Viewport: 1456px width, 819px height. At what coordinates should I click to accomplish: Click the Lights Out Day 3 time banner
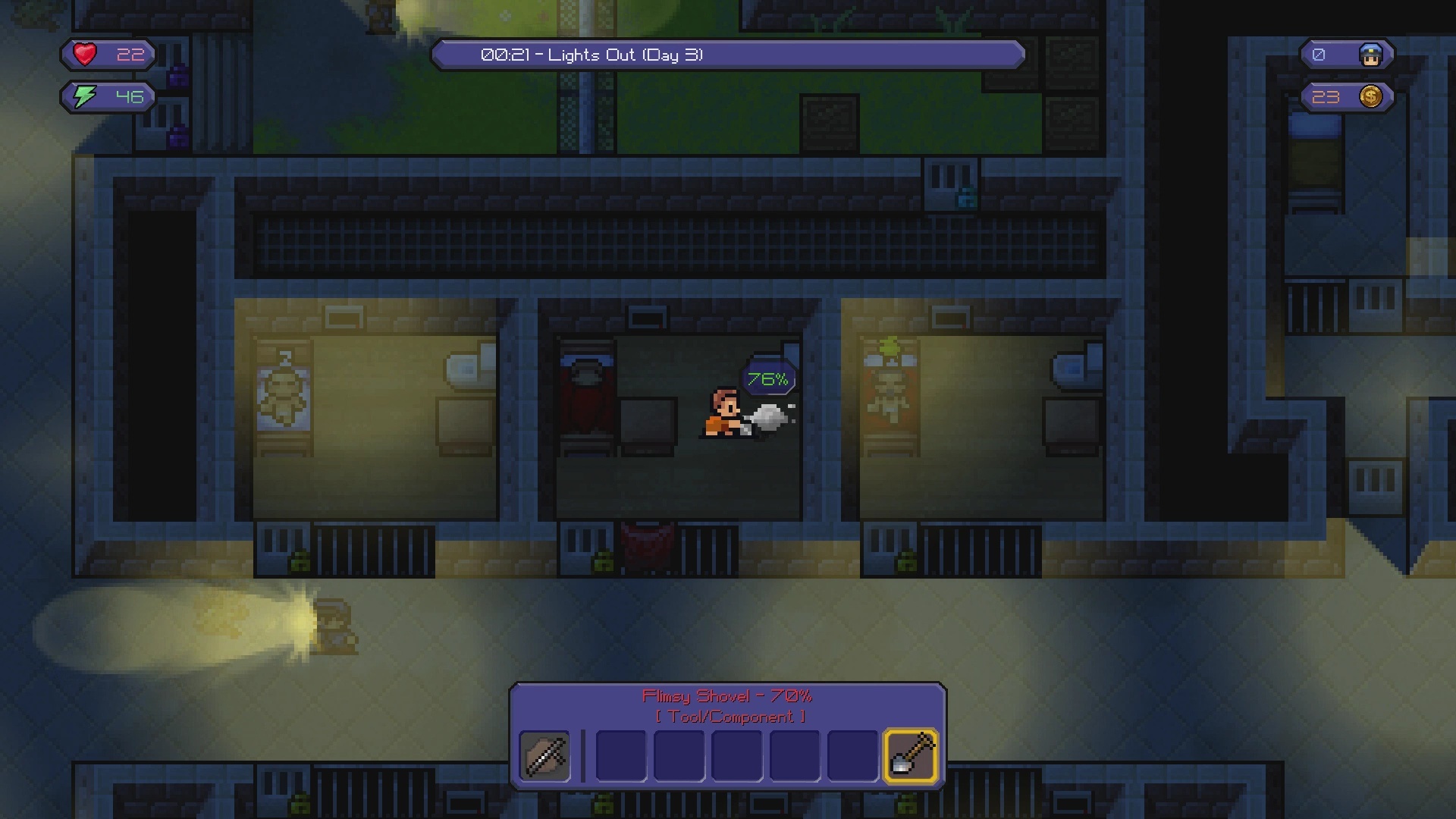click(x=728, y=54)
